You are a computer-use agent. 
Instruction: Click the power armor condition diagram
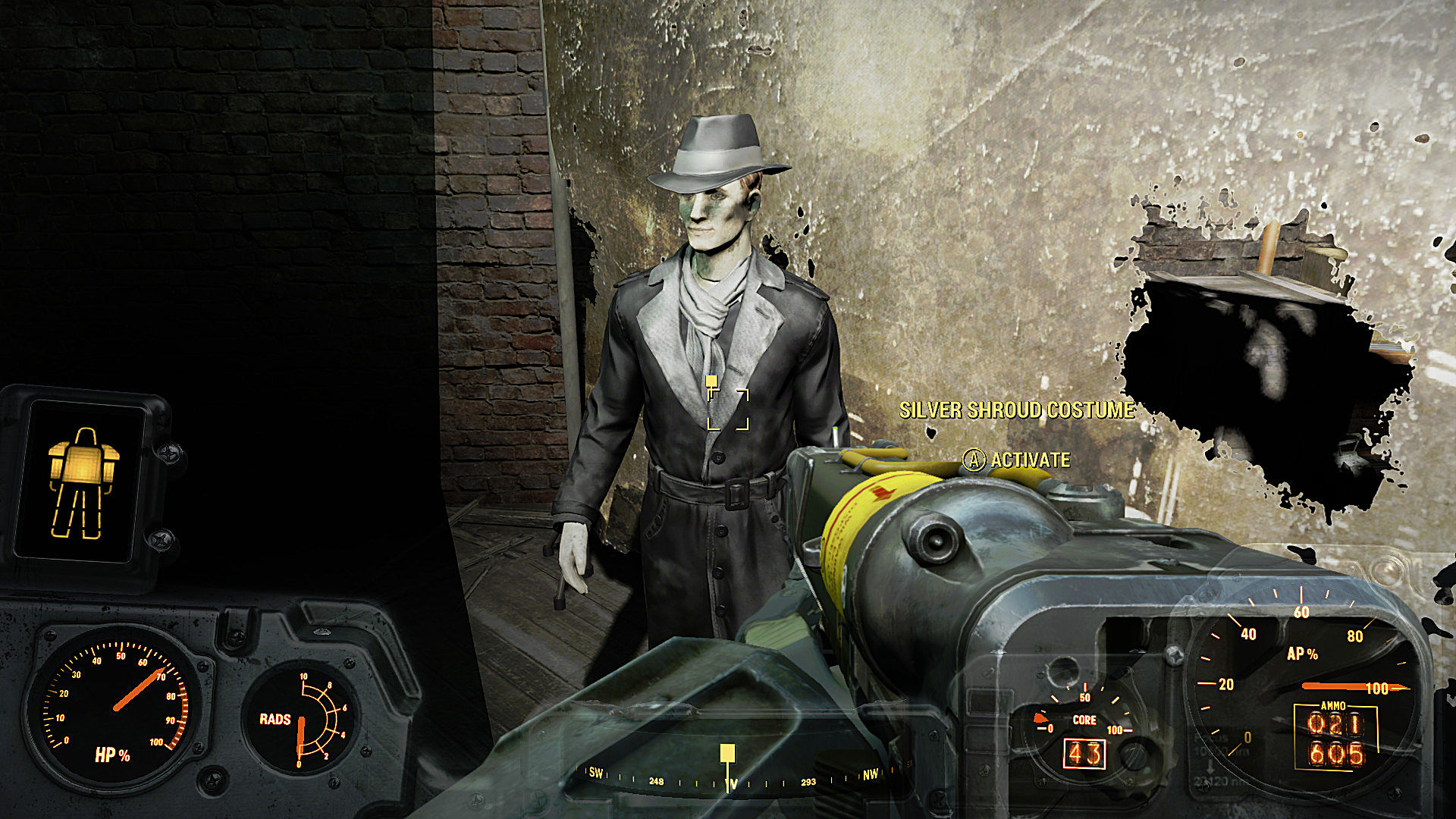pyautogui.click(x=83, y=483)
